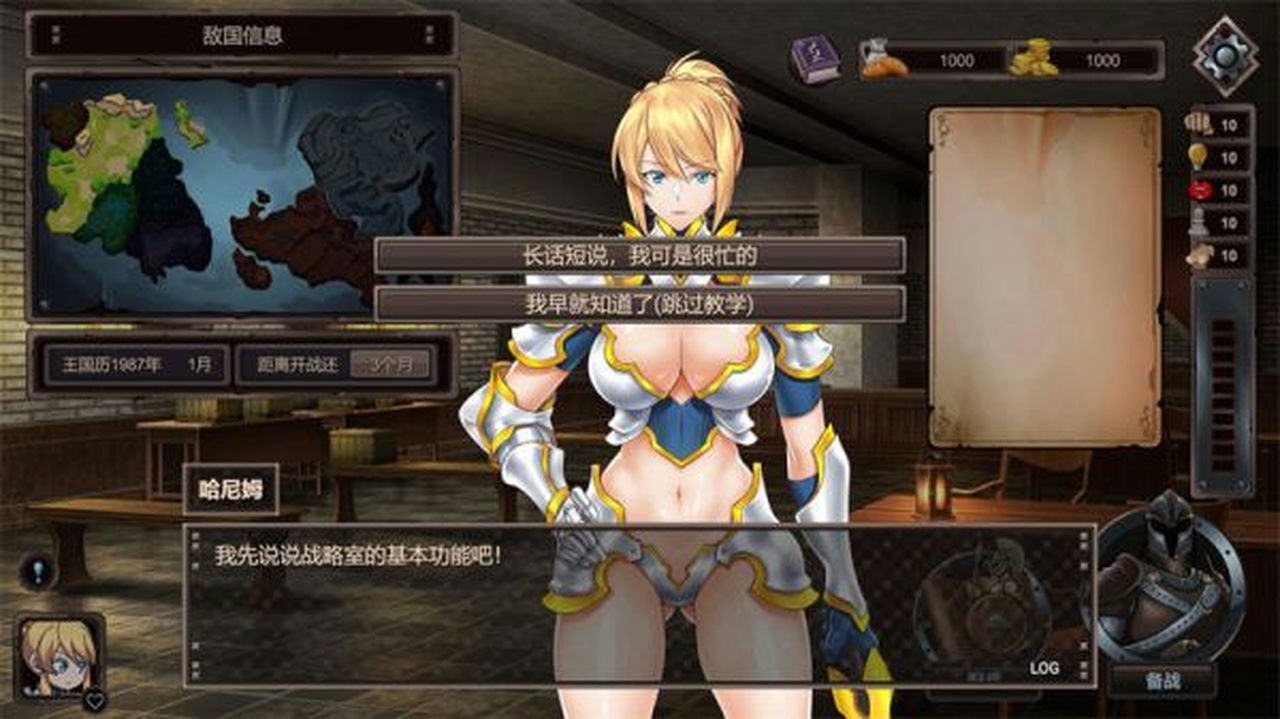Choose the reply "长话短说，我可是很忙的"
1280x719 pixels.
click(640, 256)
